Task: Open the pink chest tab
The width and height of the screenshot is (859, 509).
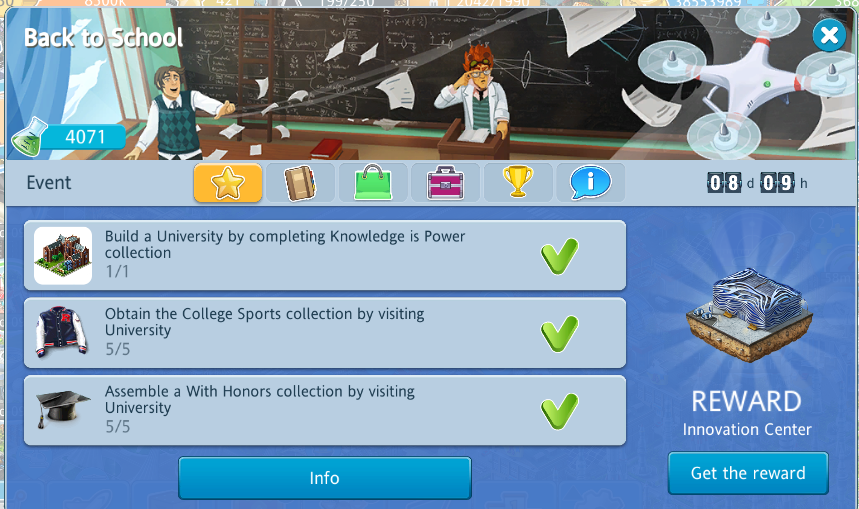Action: (x=445, y=183)
